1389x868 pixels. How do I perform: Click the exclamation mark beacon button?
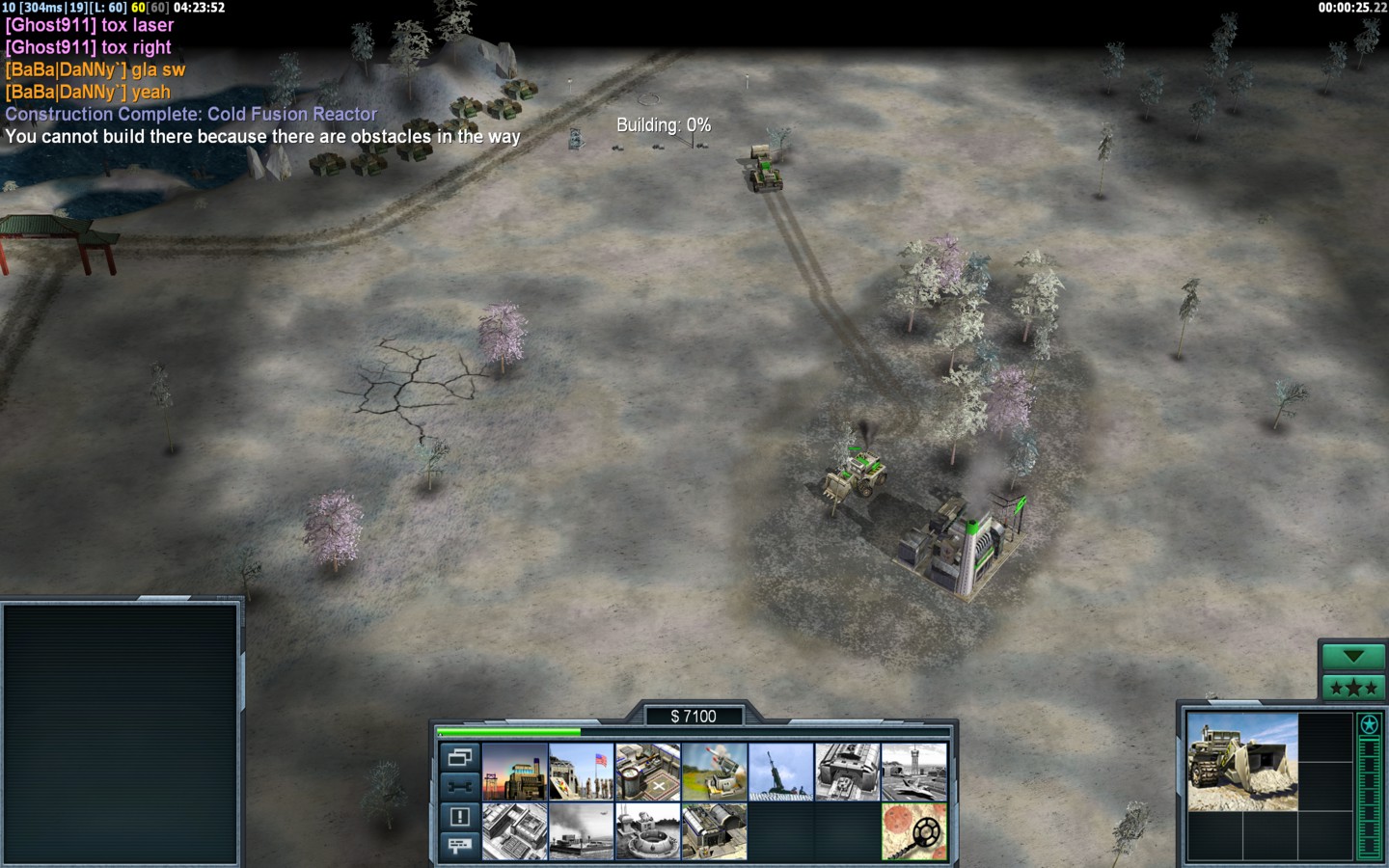(459, 816)
